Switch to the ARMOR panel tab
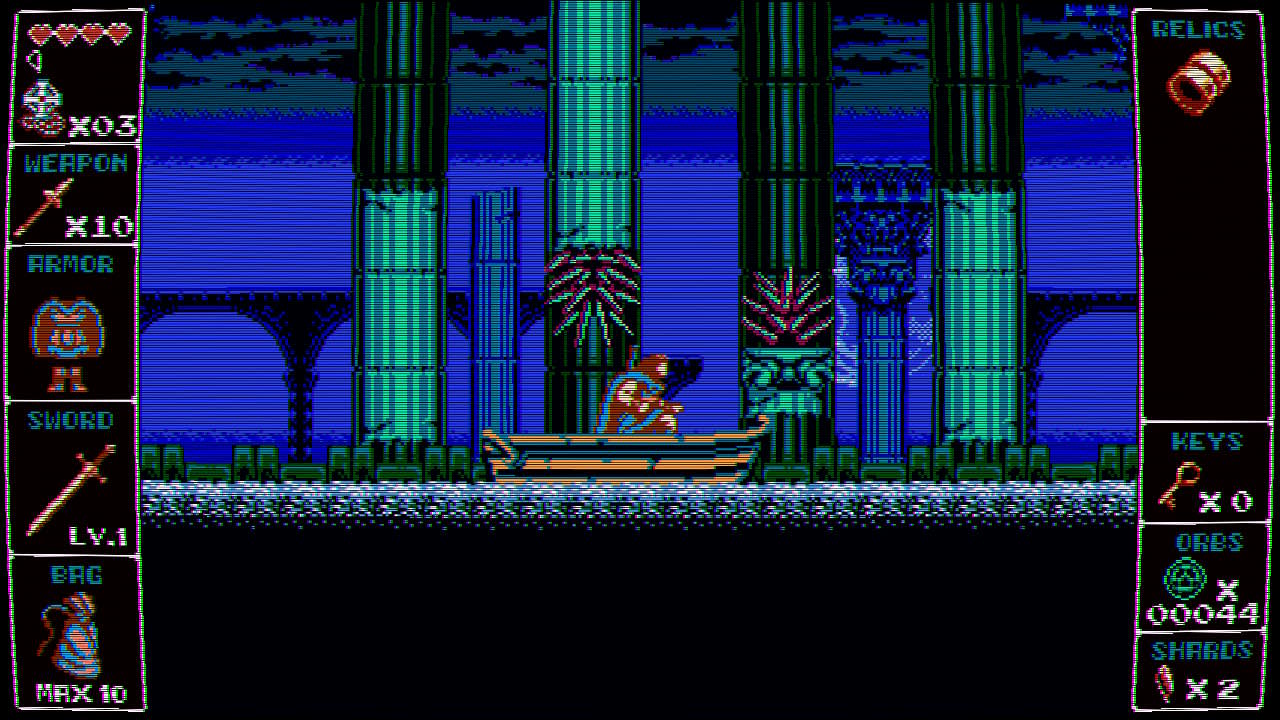The width and height of the screenshot is (1280, 720). click(x=70, y=264)
